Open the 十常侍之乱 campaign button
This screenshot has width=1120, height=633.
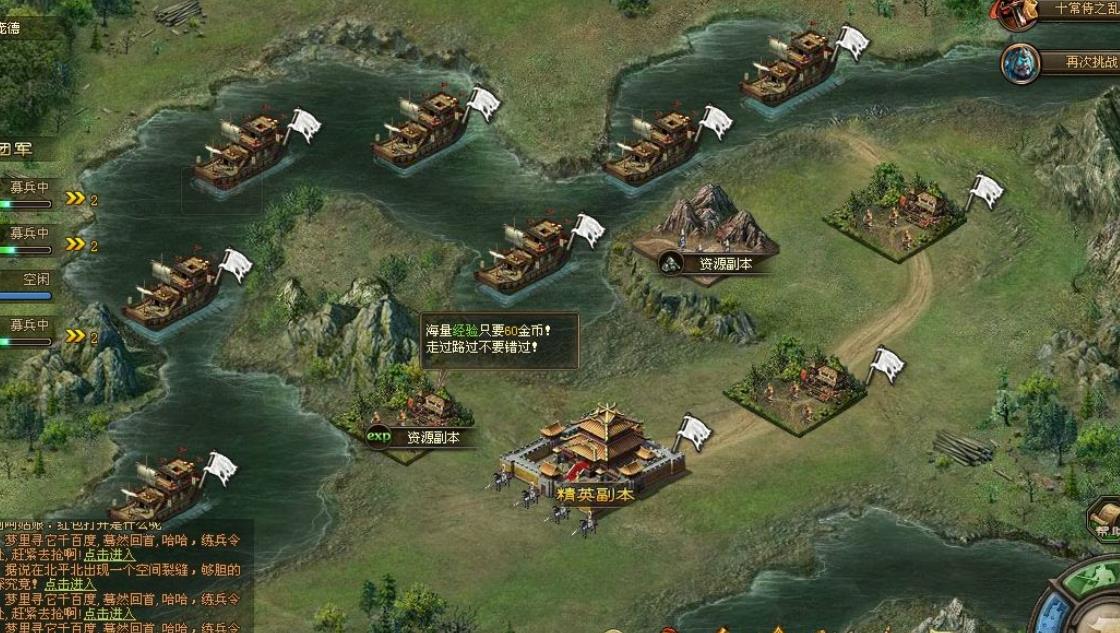pos(1070,9)
